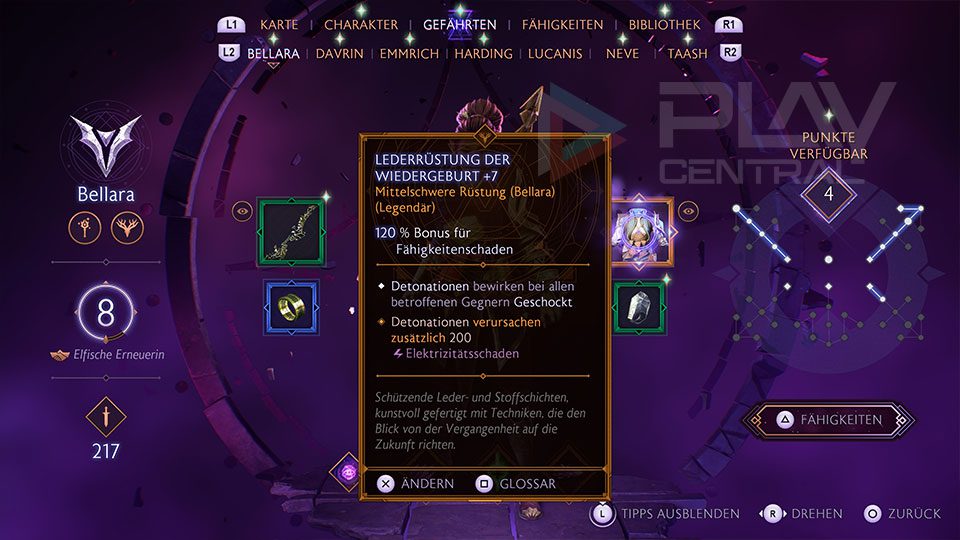
Task: Choose companion Emmrich
Action: (409, 53)
